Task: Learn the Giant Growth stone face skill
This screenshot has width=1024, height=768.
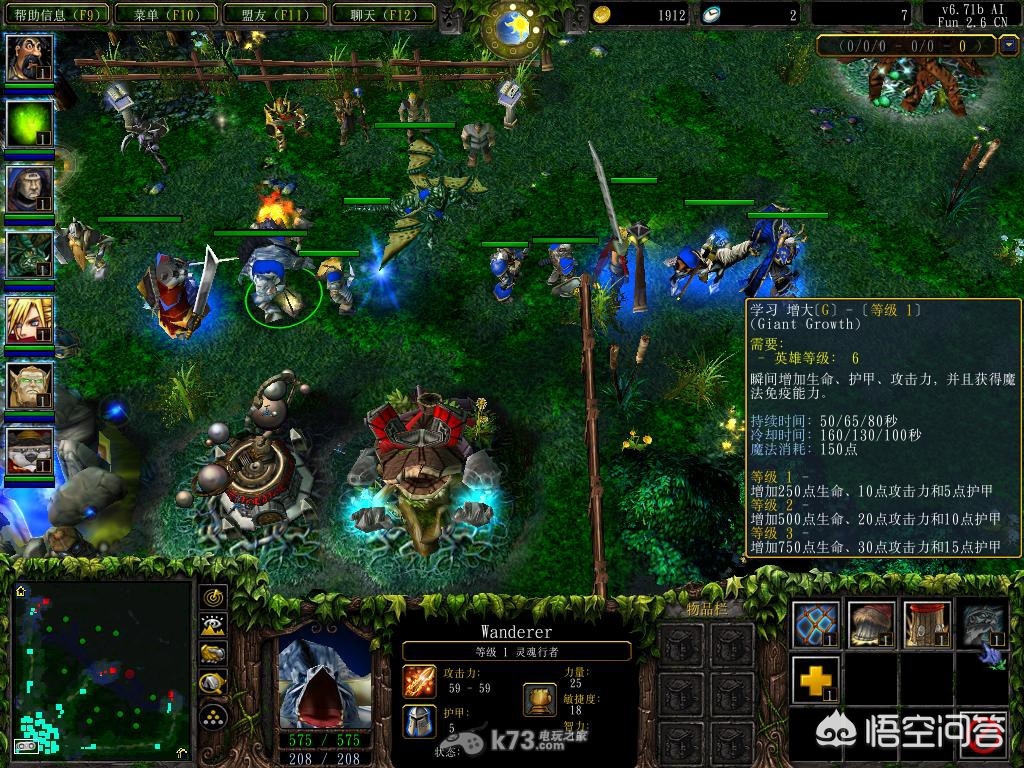Action: 984,624
